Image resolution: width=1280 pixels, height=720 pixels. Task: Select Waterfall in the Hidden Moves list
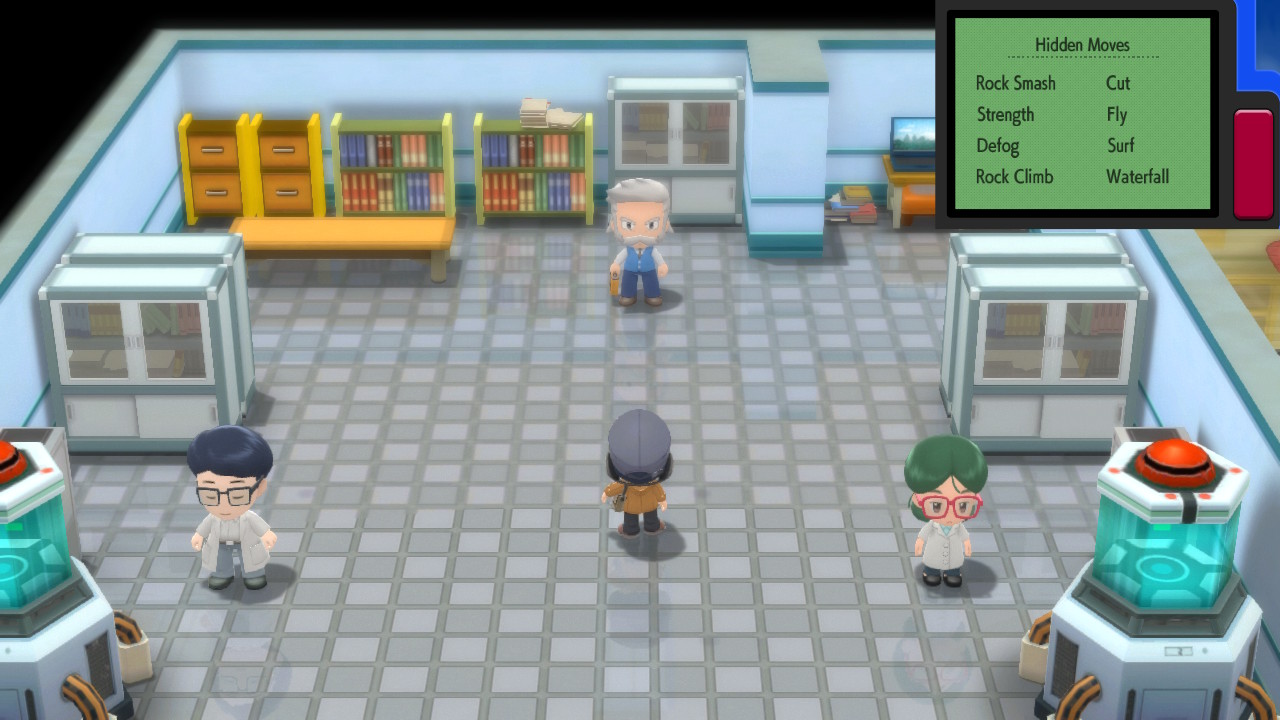(1137, 177)
